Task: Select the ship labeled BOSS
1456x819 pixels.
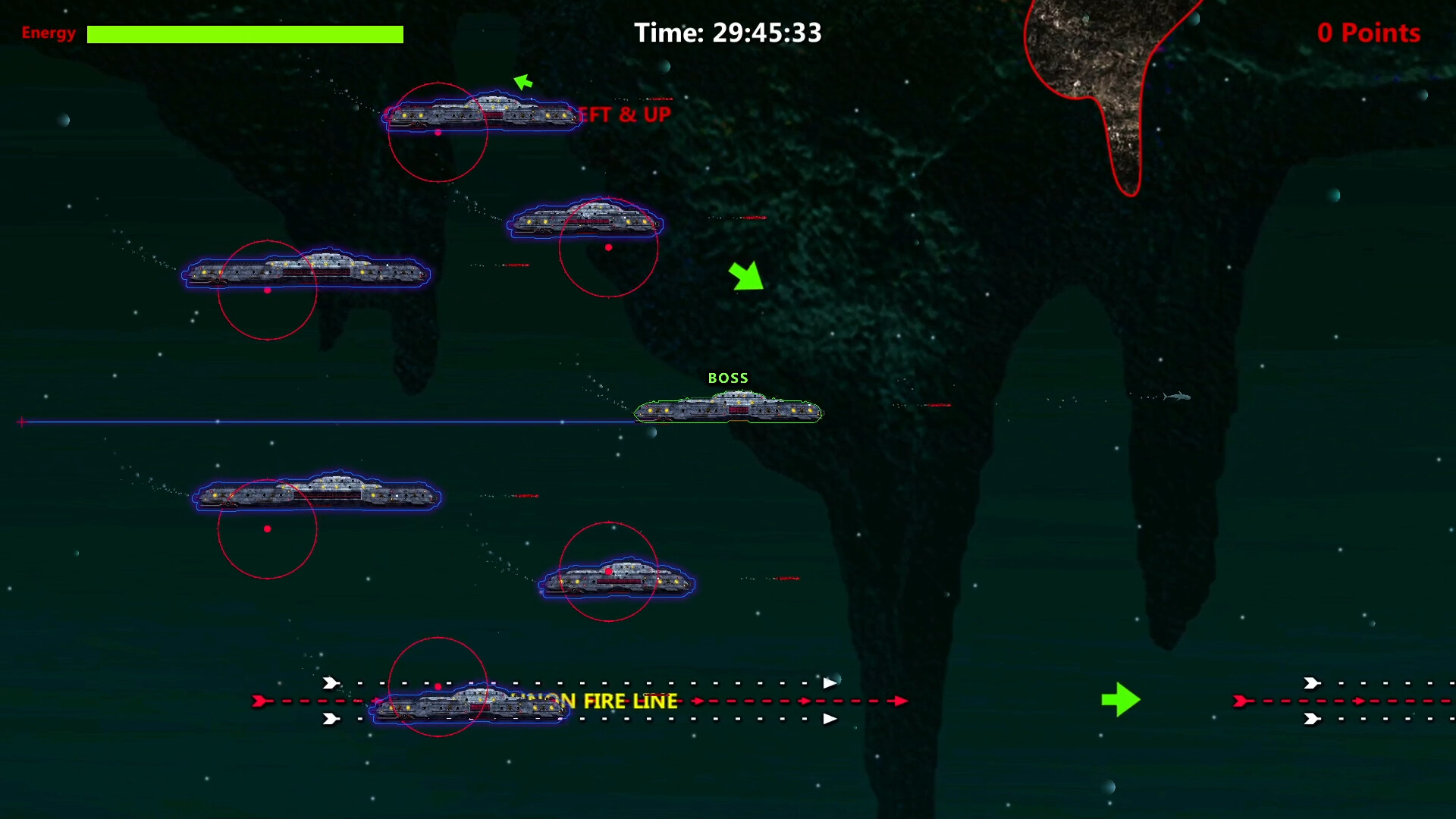Action: (x=728, y=409)
